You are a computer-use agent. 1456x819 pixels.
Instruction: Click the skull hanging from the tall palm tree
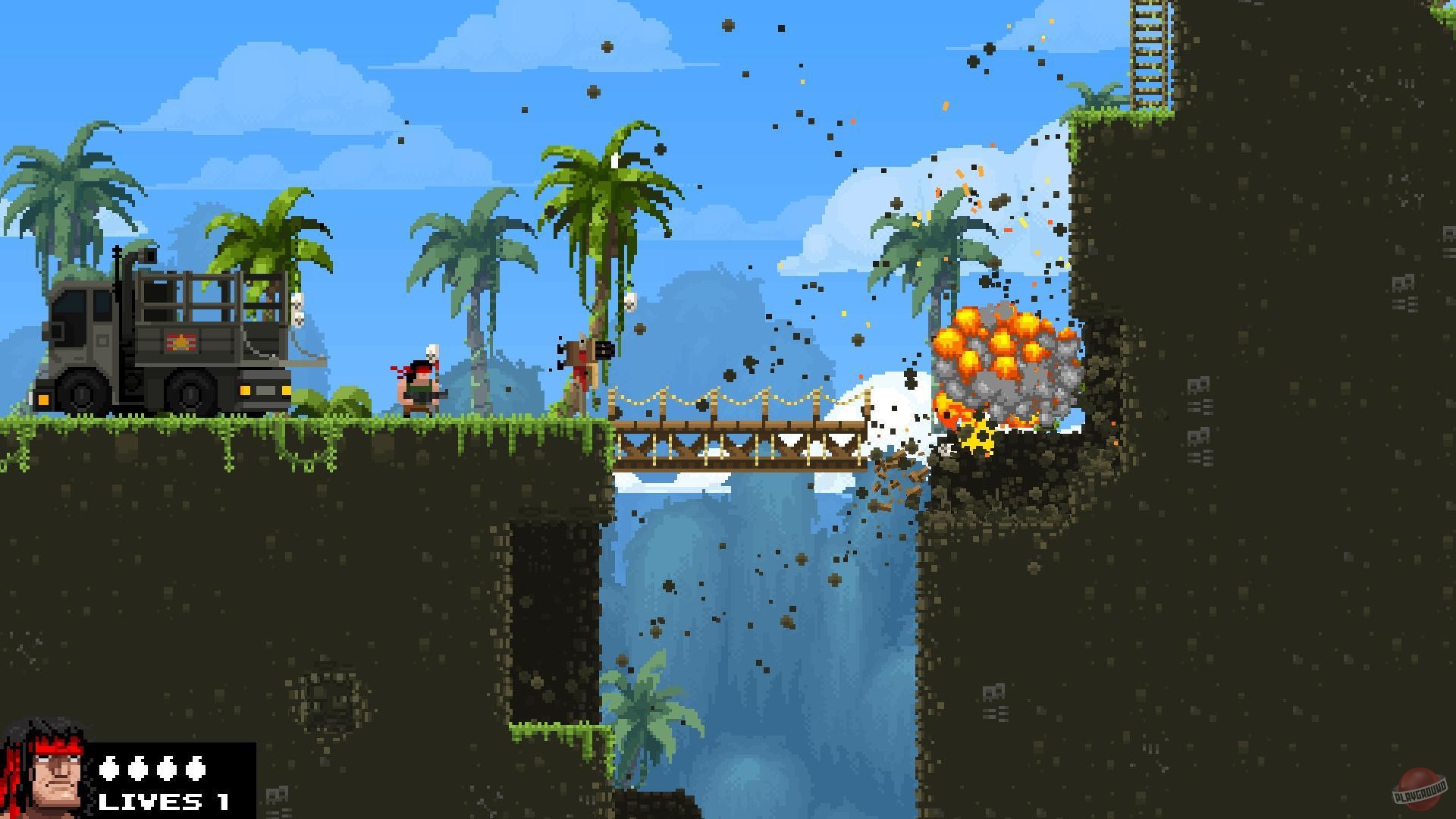(x=629, y=303)
